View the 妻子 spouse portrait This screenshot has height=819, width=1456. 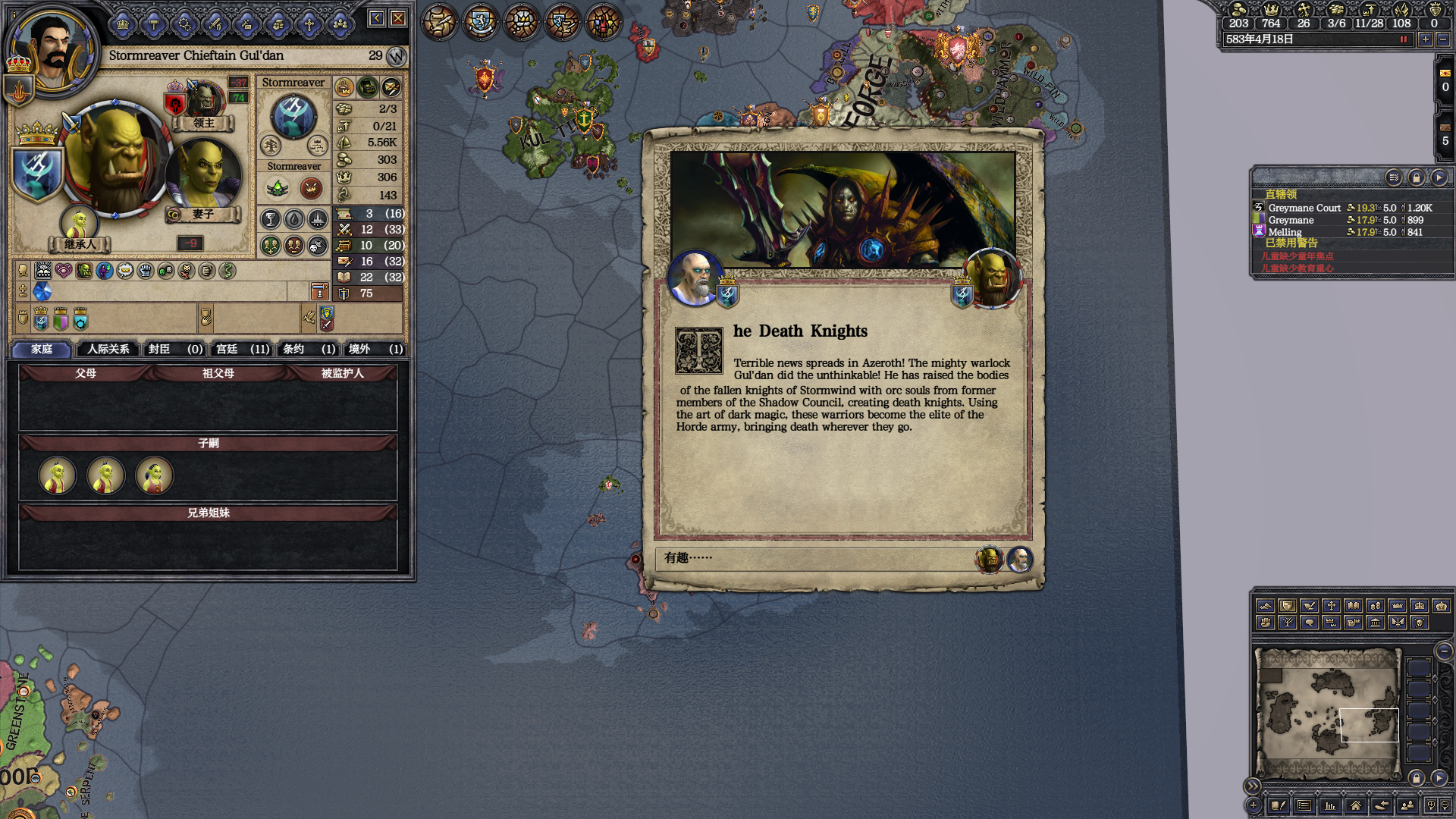(203, 176)
